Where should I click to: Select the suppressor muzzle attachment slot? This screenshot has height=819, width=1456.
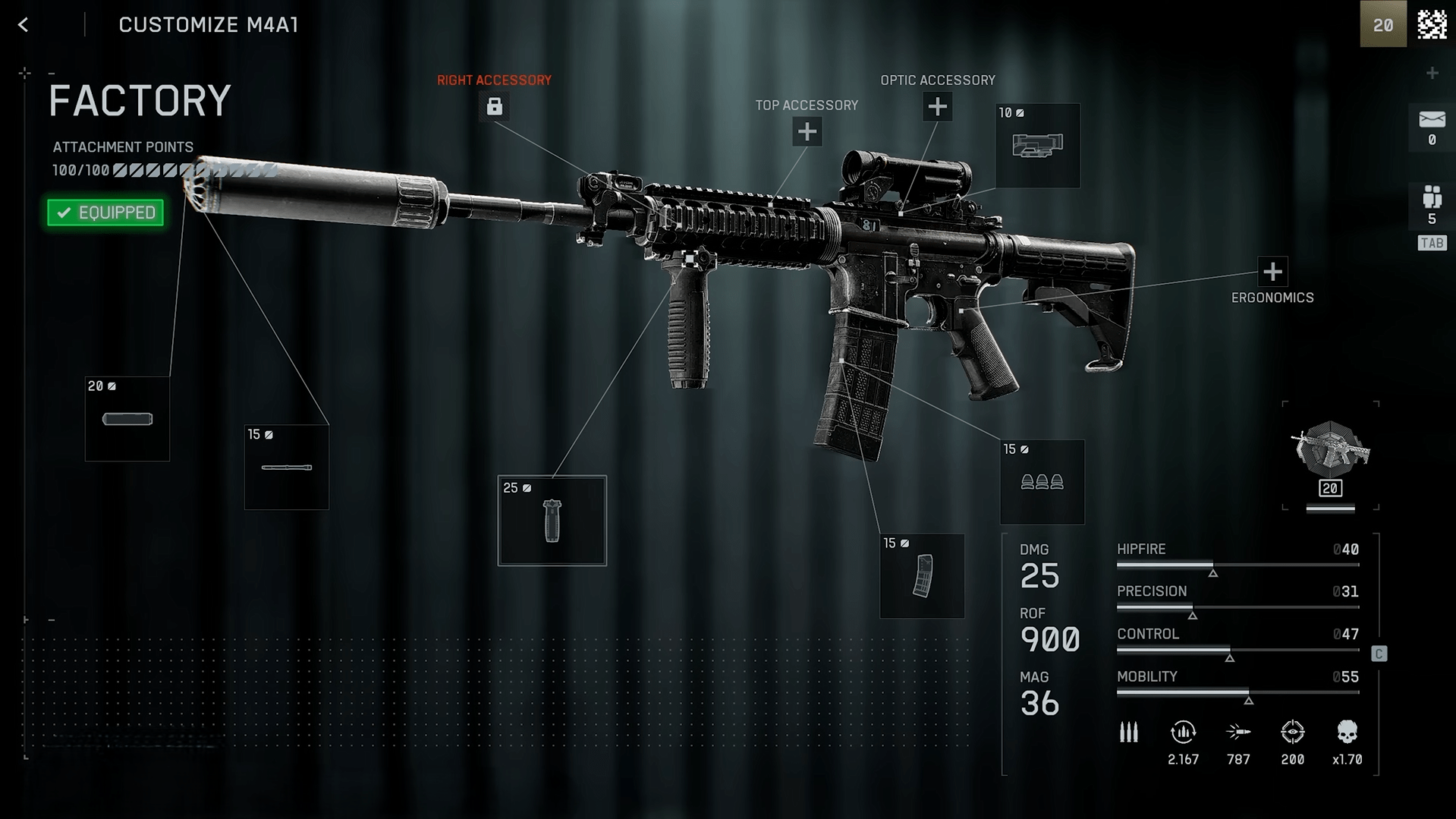(127, 419)
